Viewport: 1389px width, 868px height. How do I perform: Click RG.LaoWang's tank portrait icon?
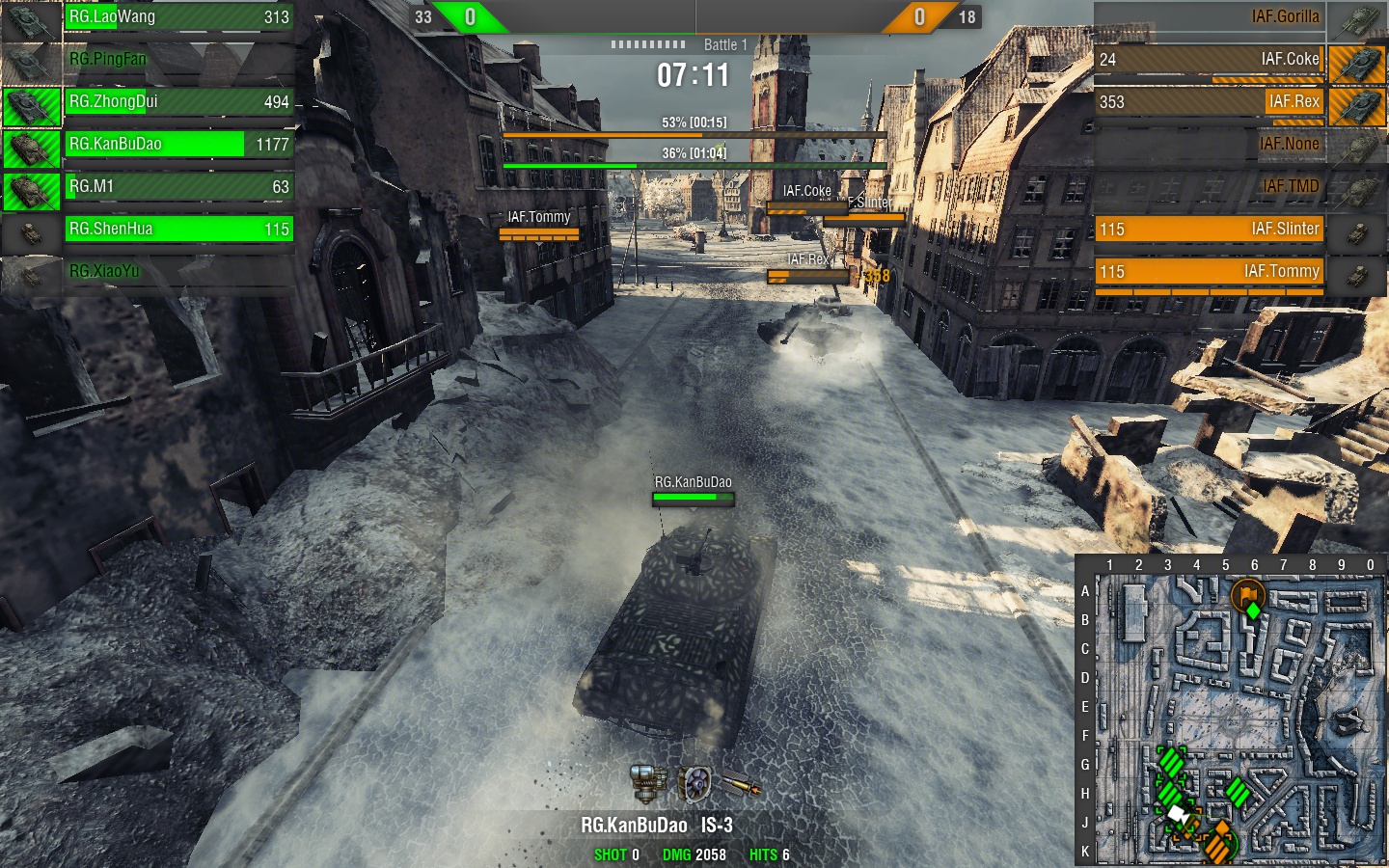31,19
